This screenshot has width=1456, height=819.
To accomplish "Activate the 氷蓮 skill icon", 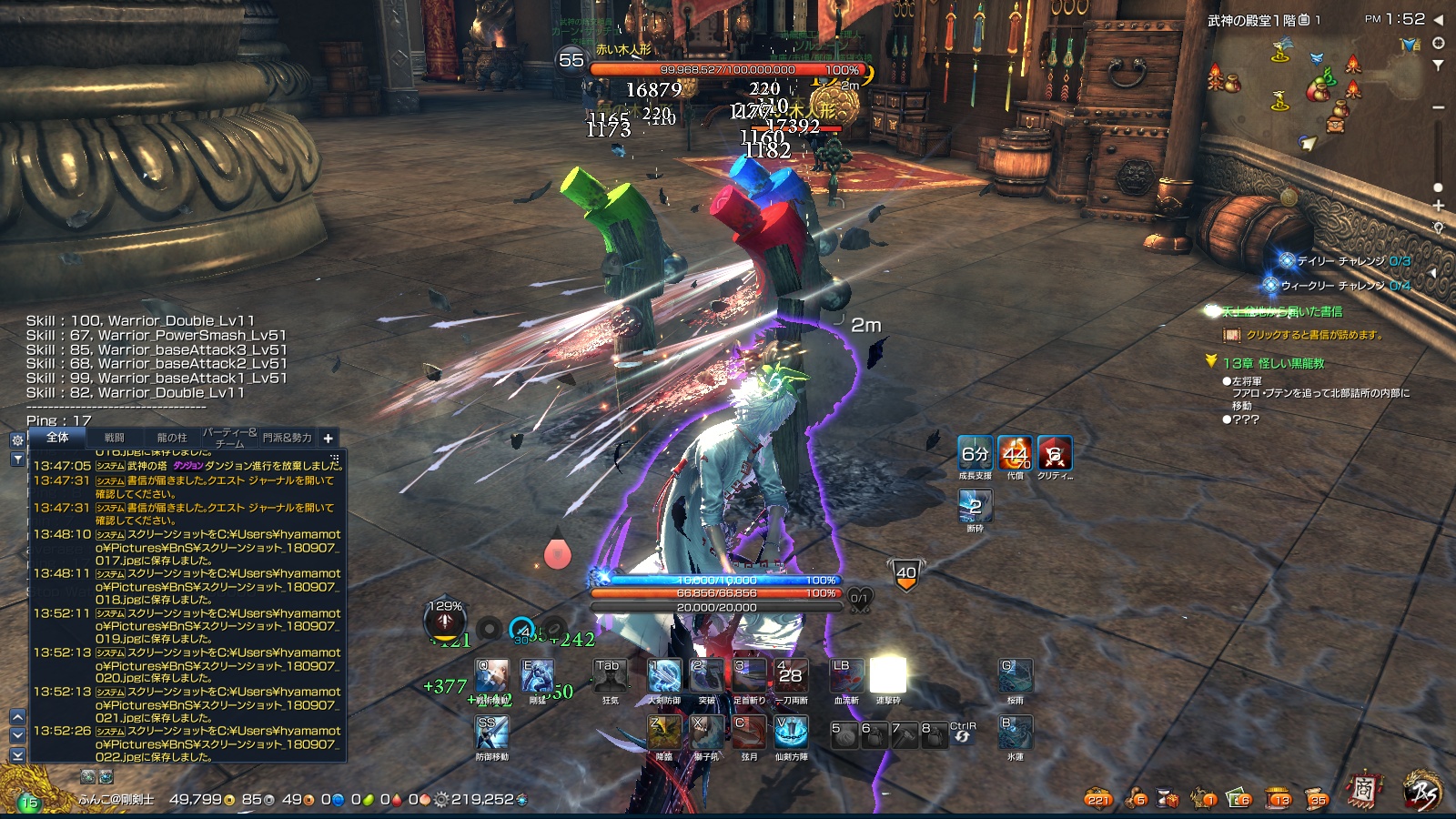I will point(1016,733).
